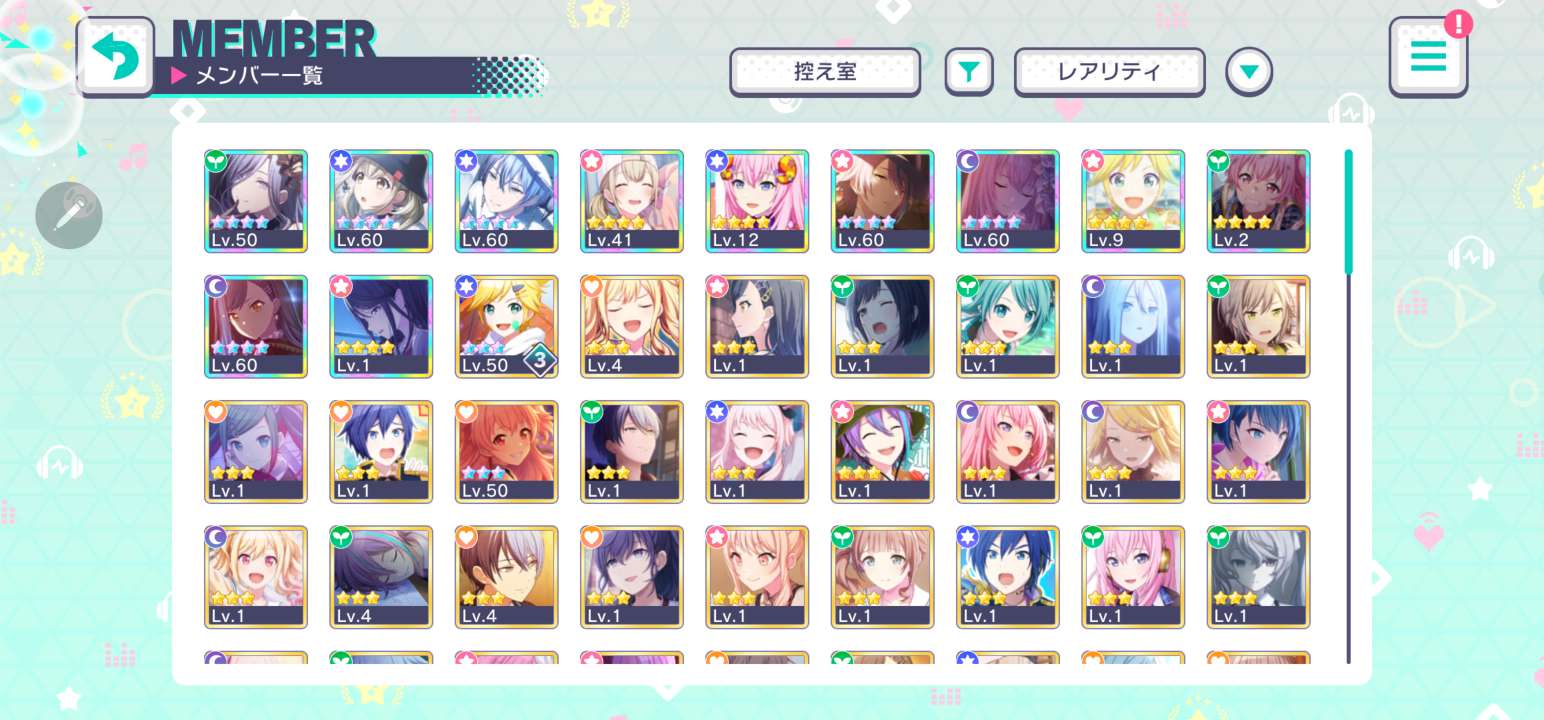Viewport: 1544px width, 720px height.
Task: Select the Lv.41 four-star card in the top row
Action: coord(631,201)
